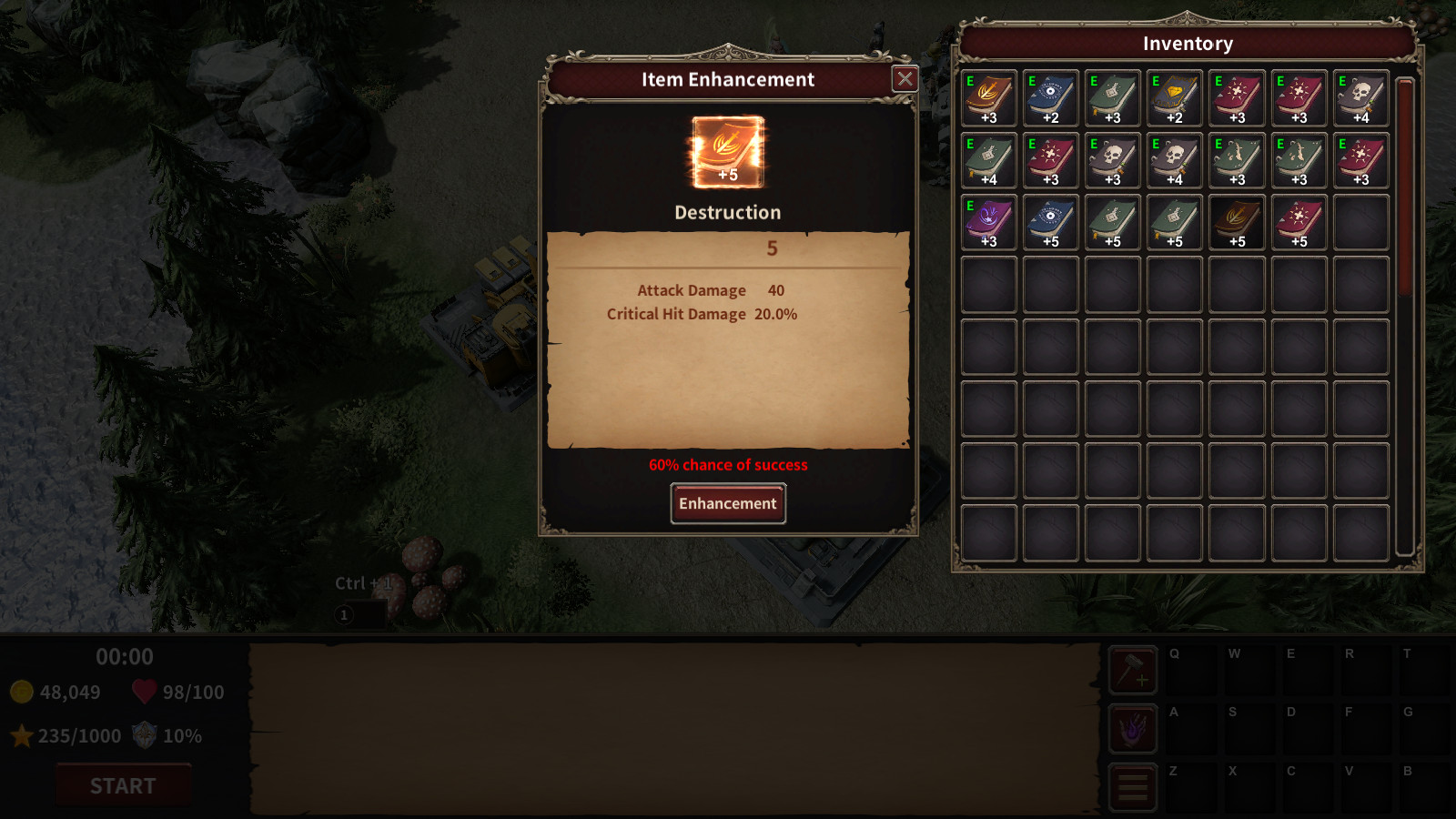This screenshot has height=819, width=1456.
Task: Activate the purple flame hand button
Action: click(1133, 729)
